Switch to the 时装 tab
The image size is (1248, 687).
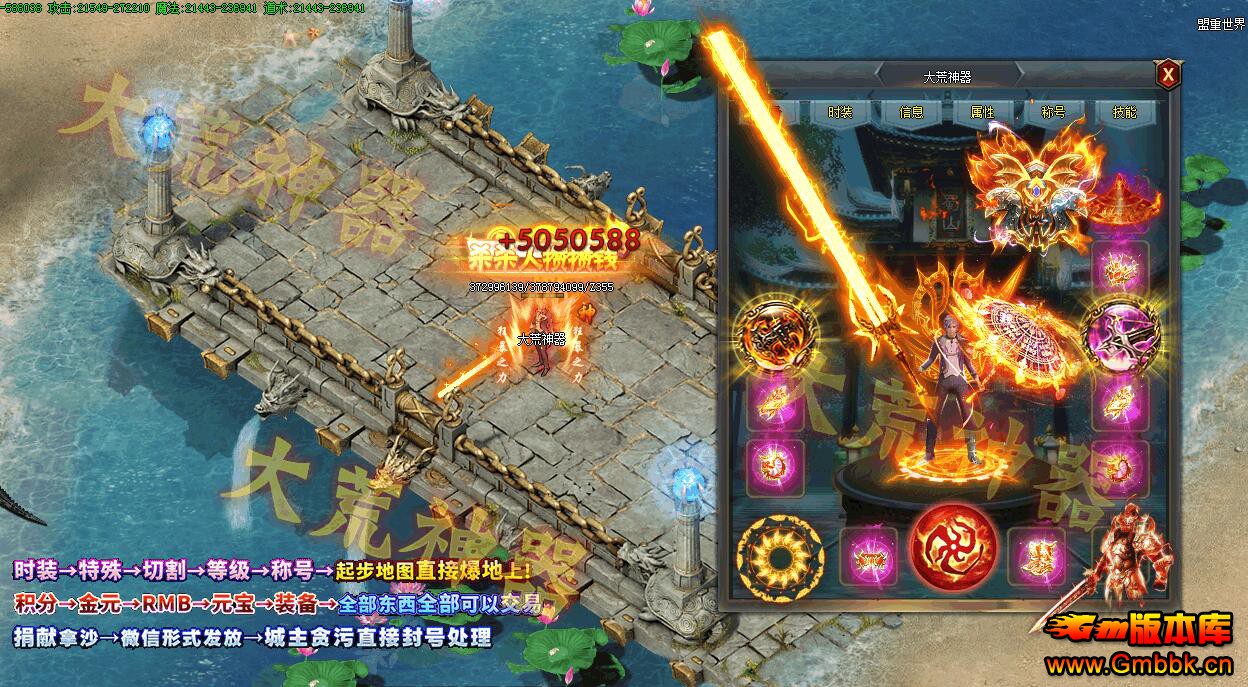pos(840,112)
